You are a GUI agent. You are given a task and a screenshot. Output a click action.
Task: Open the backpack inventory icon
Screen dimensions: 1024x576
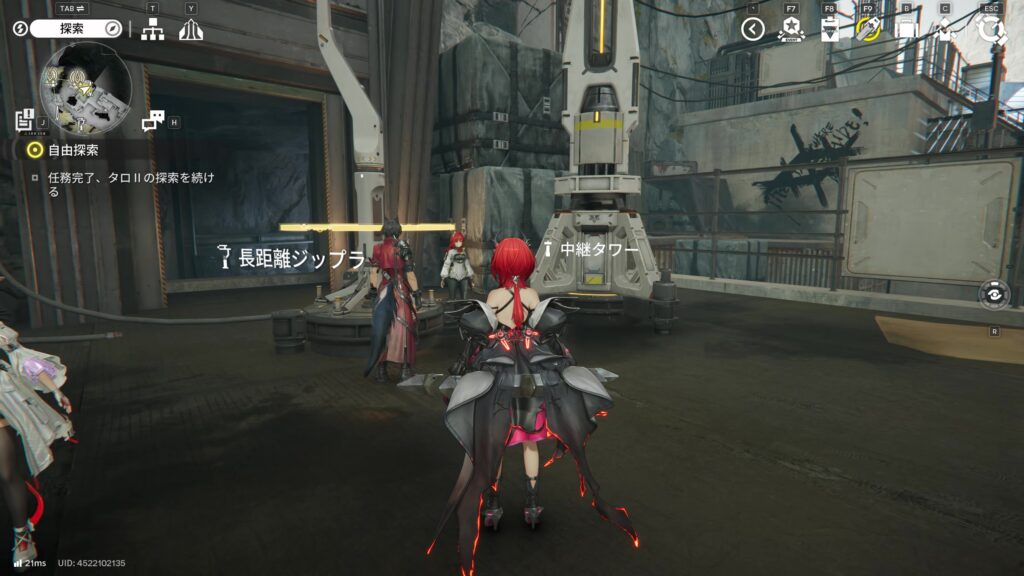pyautogui.click(x=906, y=30)
